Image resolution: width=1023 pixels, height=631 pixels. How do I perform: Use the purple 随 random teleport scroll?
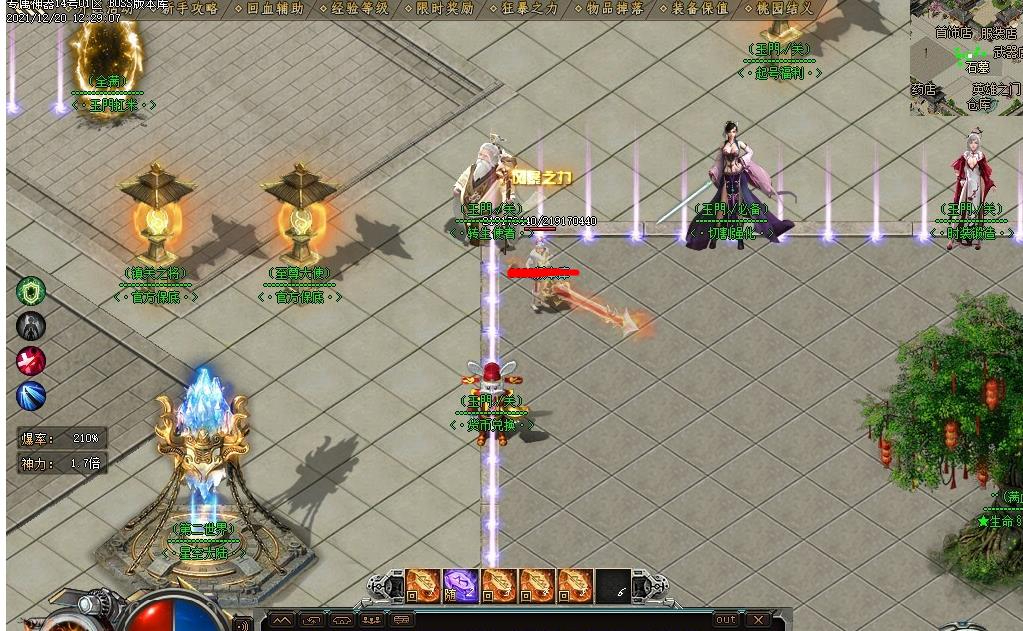click(x=461, y=585)
